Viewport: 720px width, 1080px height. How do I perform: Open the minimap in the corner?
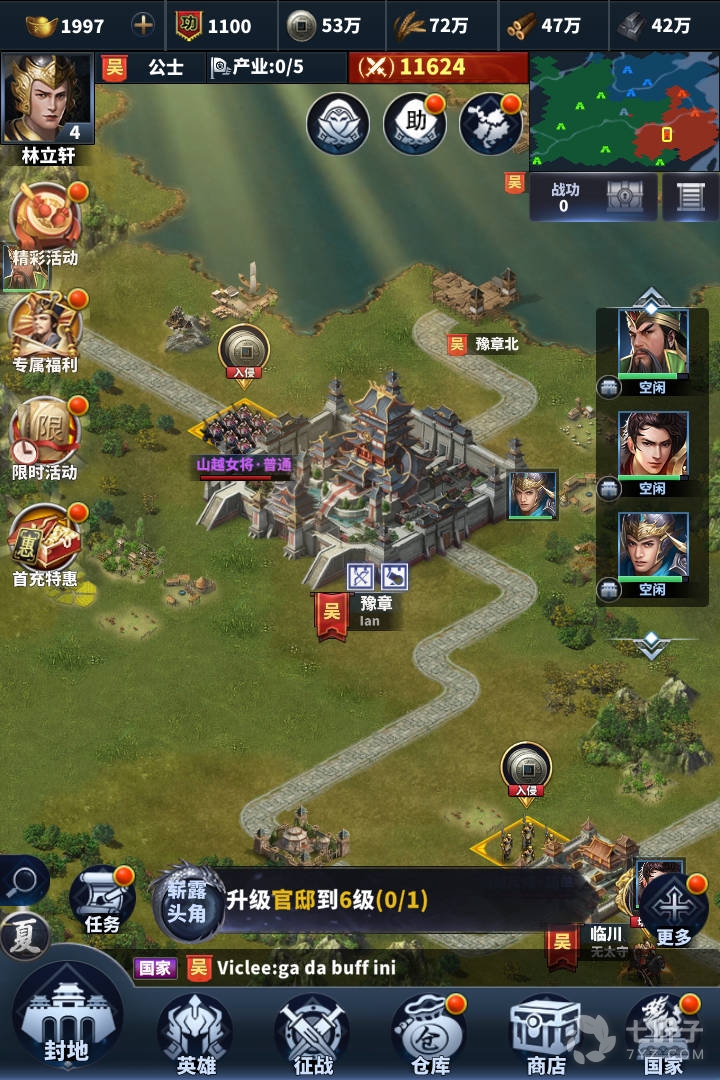pos(623,111)
